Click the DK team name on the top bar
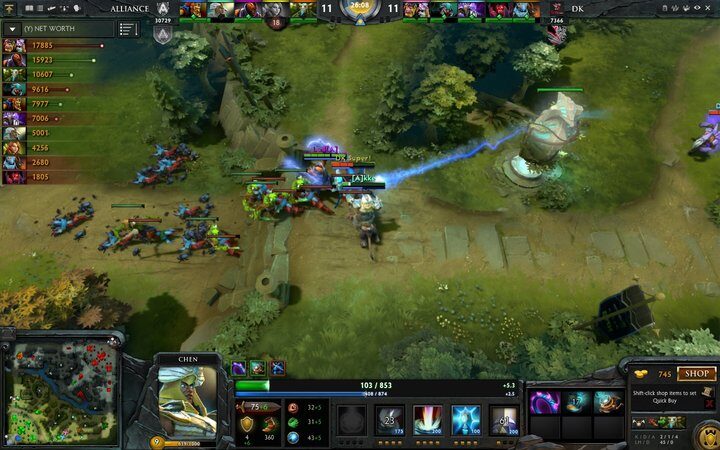Viewport: 720px width, 450px height. coord(577,9)
